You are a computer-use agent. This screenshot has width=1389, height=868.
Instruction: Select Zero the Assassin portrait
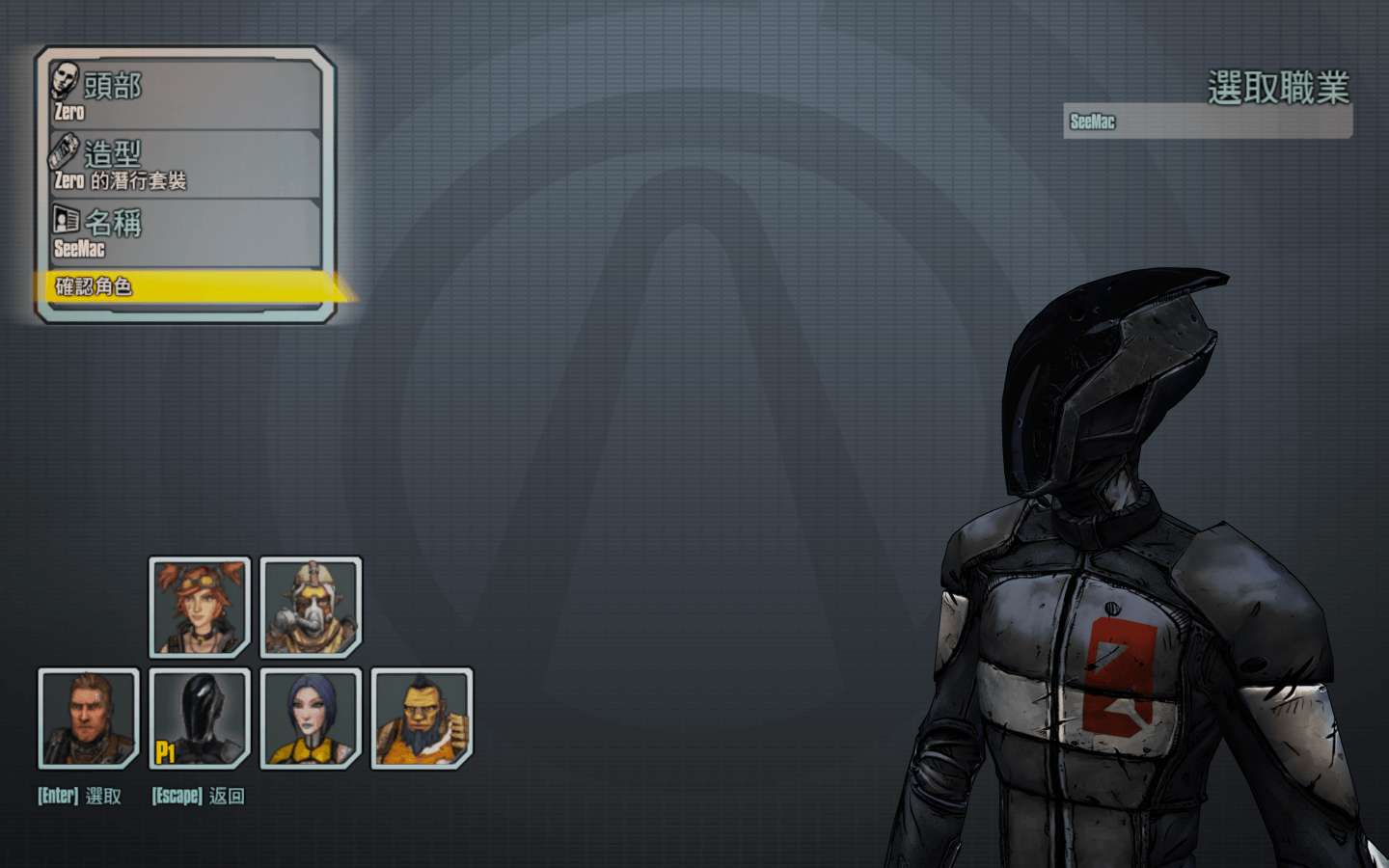pos(200,719)
